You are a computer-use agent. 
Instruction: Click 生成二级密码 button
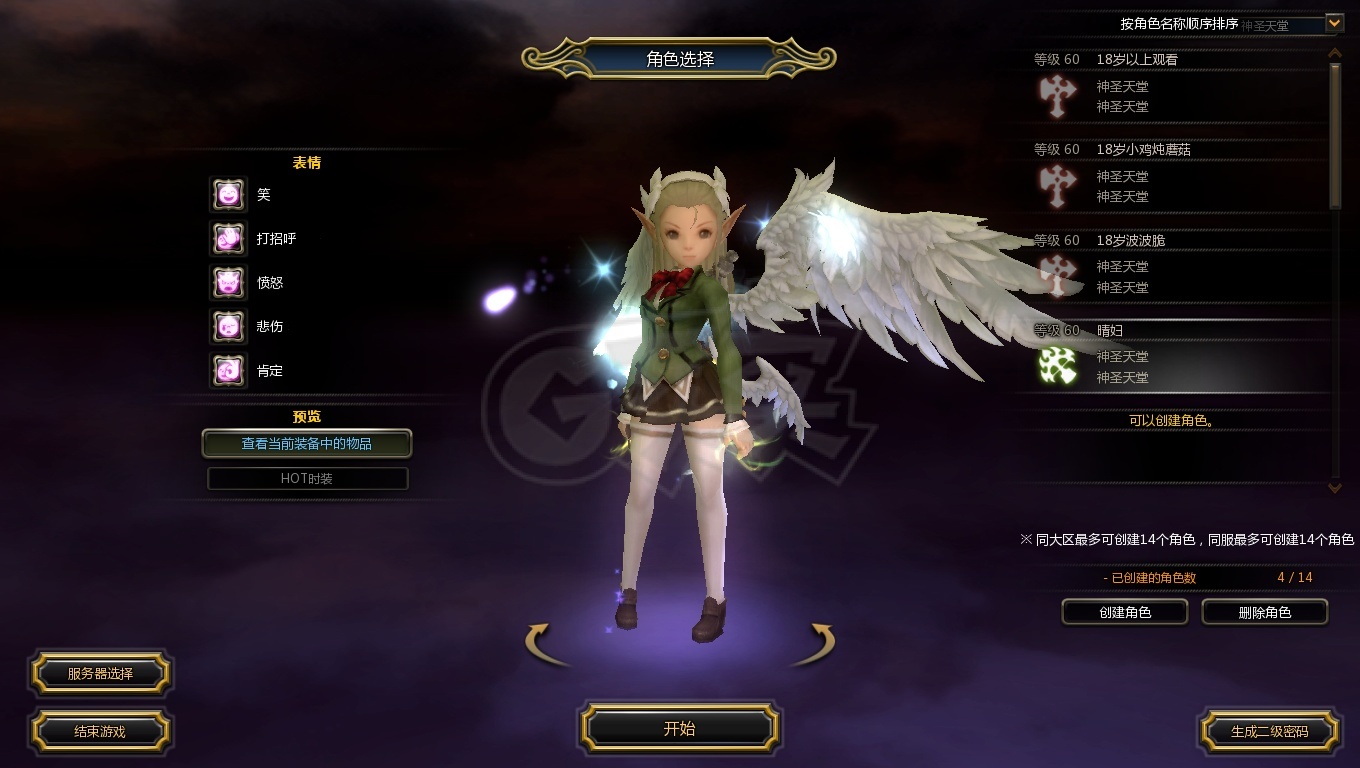point(1269,731)
